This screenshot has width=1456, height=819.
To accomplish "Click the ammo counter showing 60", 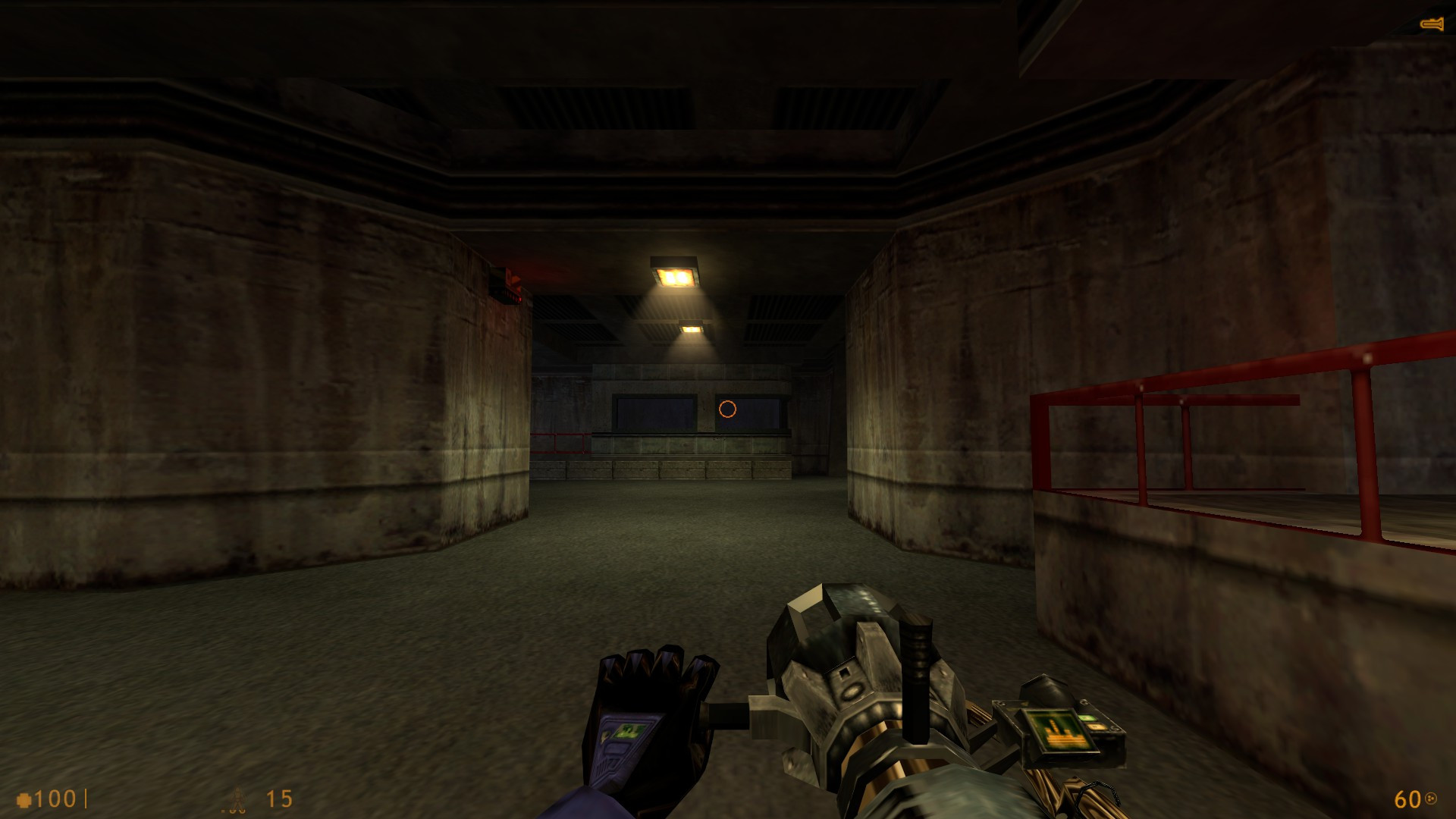I will 1409,799.
